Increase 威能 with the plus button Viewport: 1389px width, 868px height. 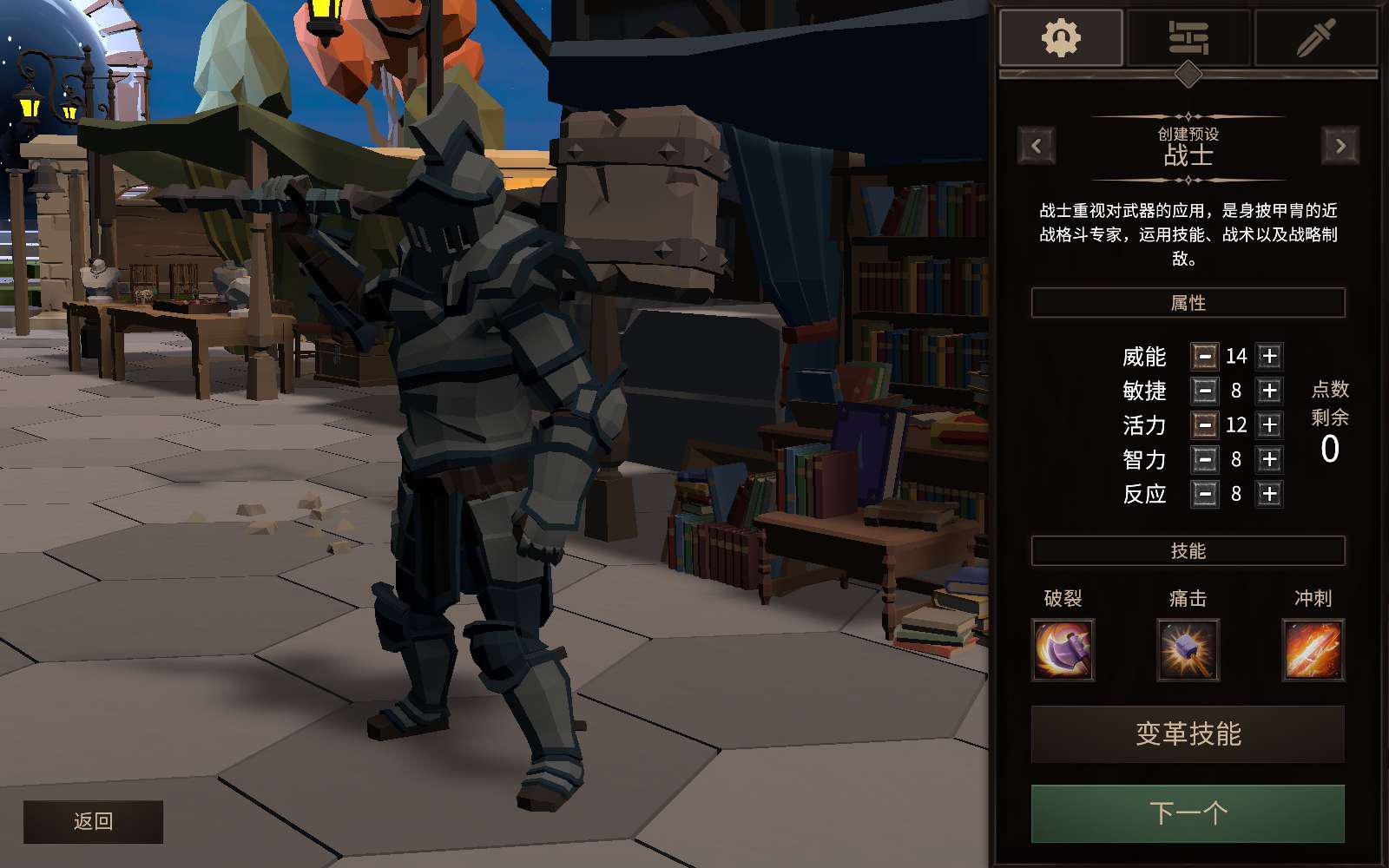[1269, 356]
